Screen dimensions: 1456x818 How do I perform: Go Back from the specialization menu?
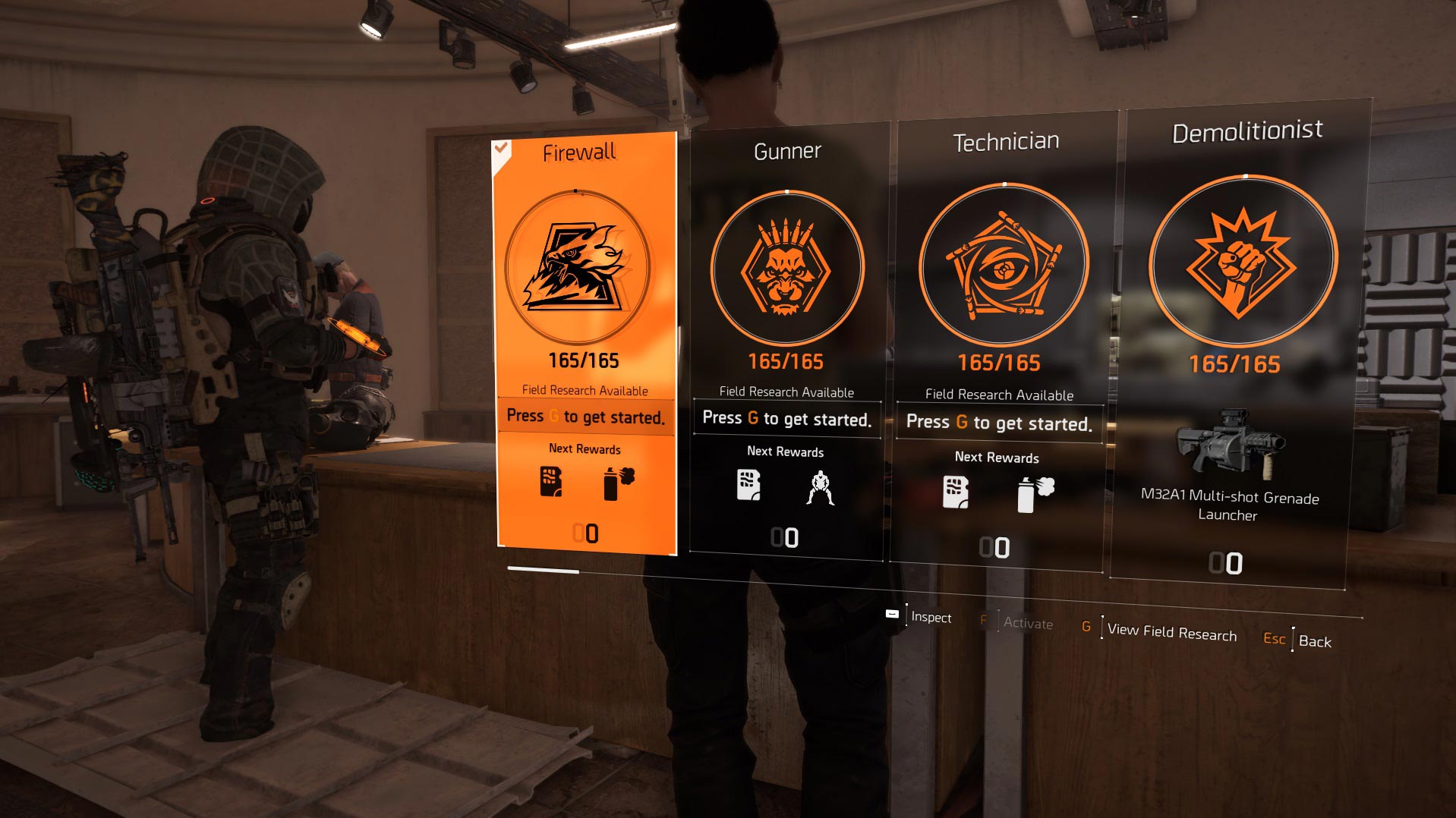click(x=1314, y=641)
